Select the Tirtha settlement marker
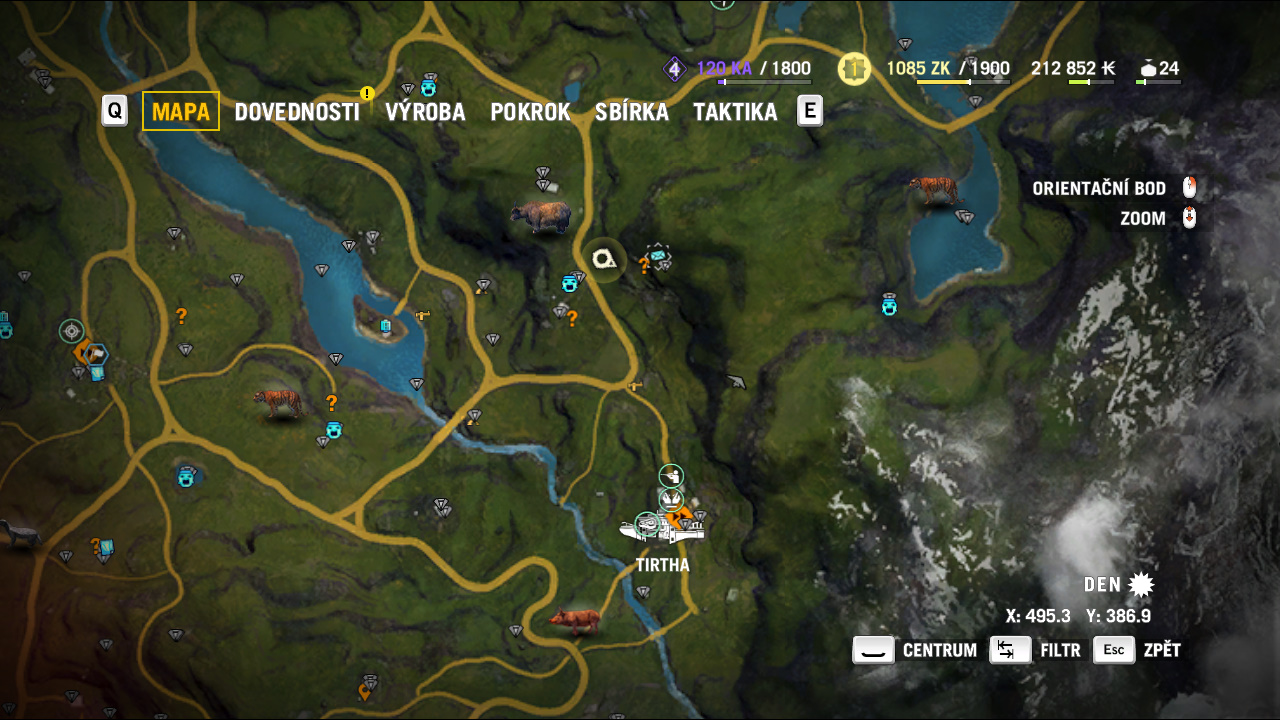 [663, 527]
